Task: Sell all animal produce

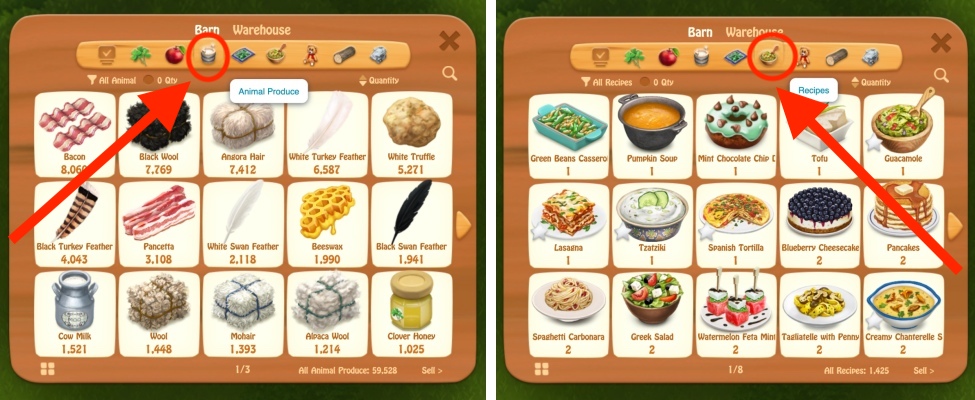Action: tap(430, 370)
